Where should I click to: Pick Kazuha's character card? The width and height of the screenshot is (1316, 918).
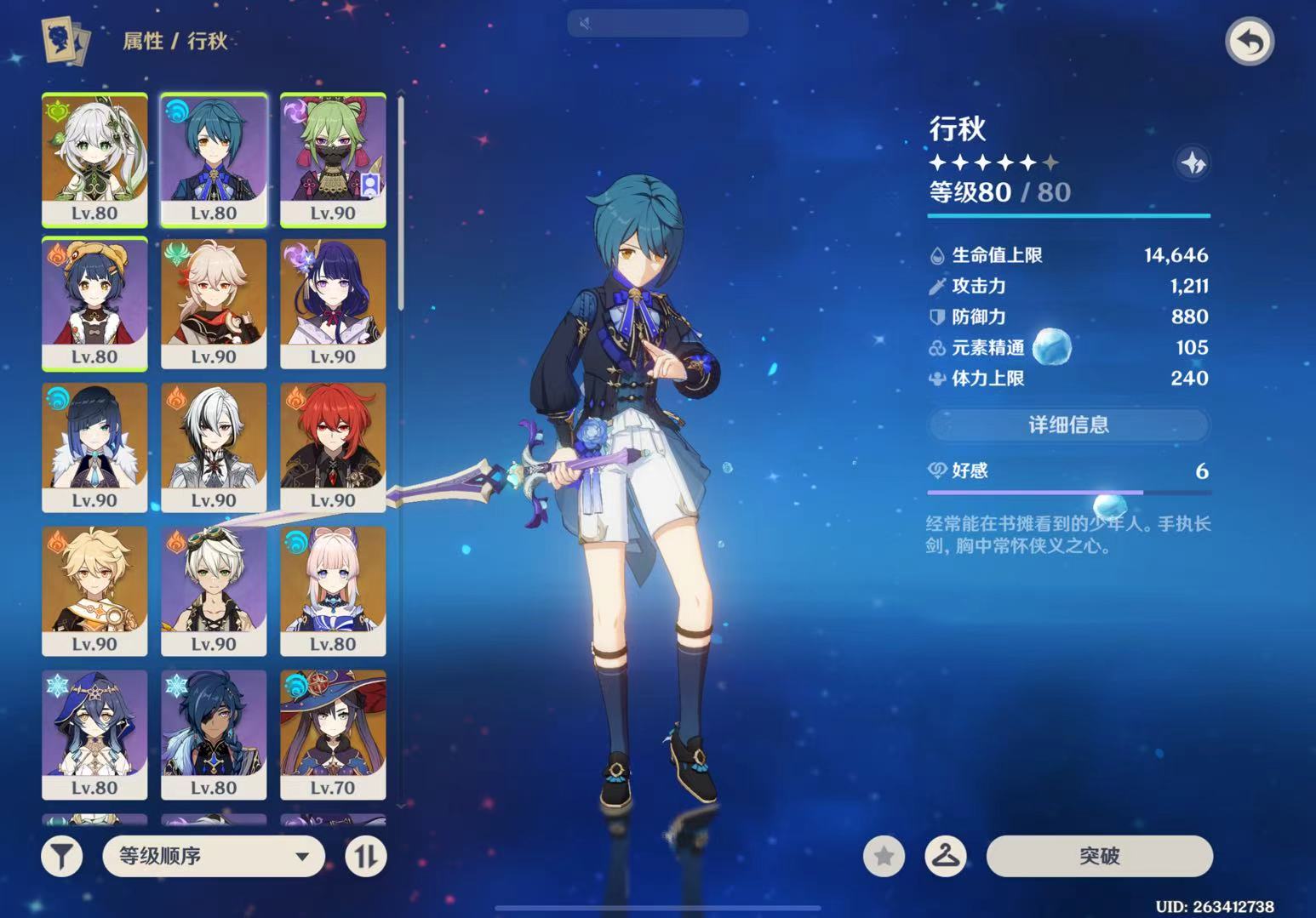214,303
